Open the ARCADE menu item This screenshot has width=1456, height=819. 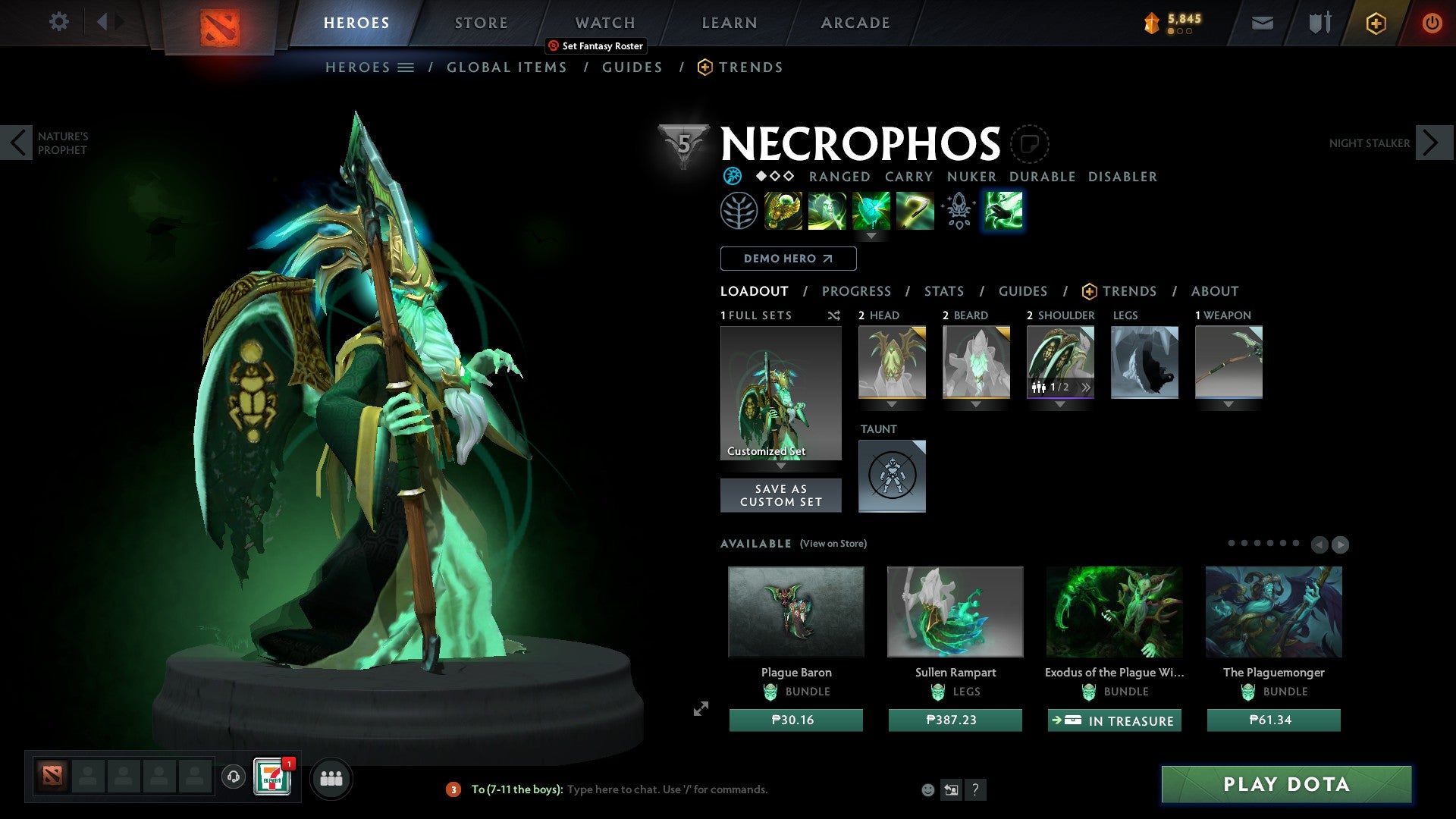(x=855, y=22)
